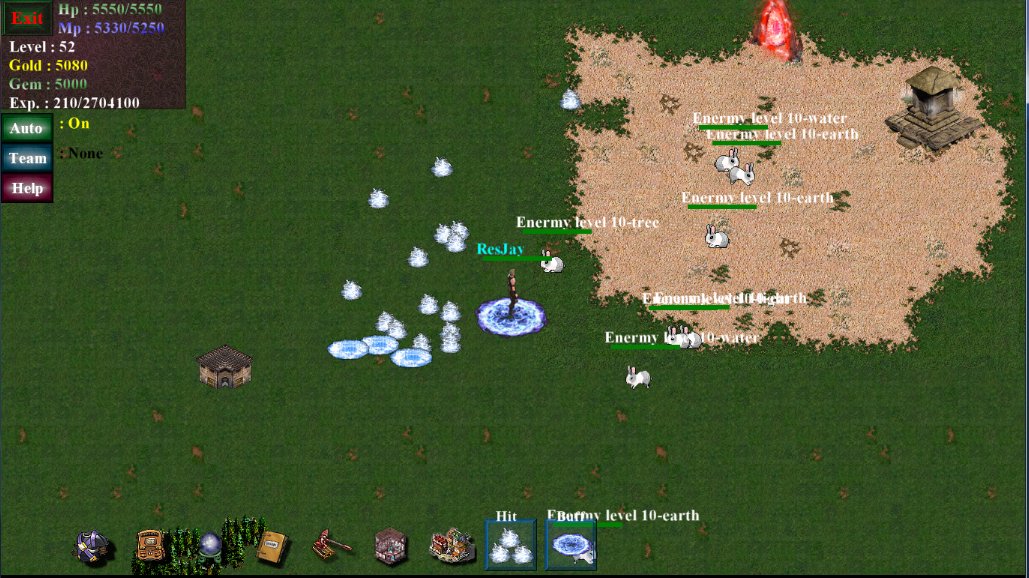Open the pink cube shop icon
Screen dimensions: 1029x578
pos(391,546)
